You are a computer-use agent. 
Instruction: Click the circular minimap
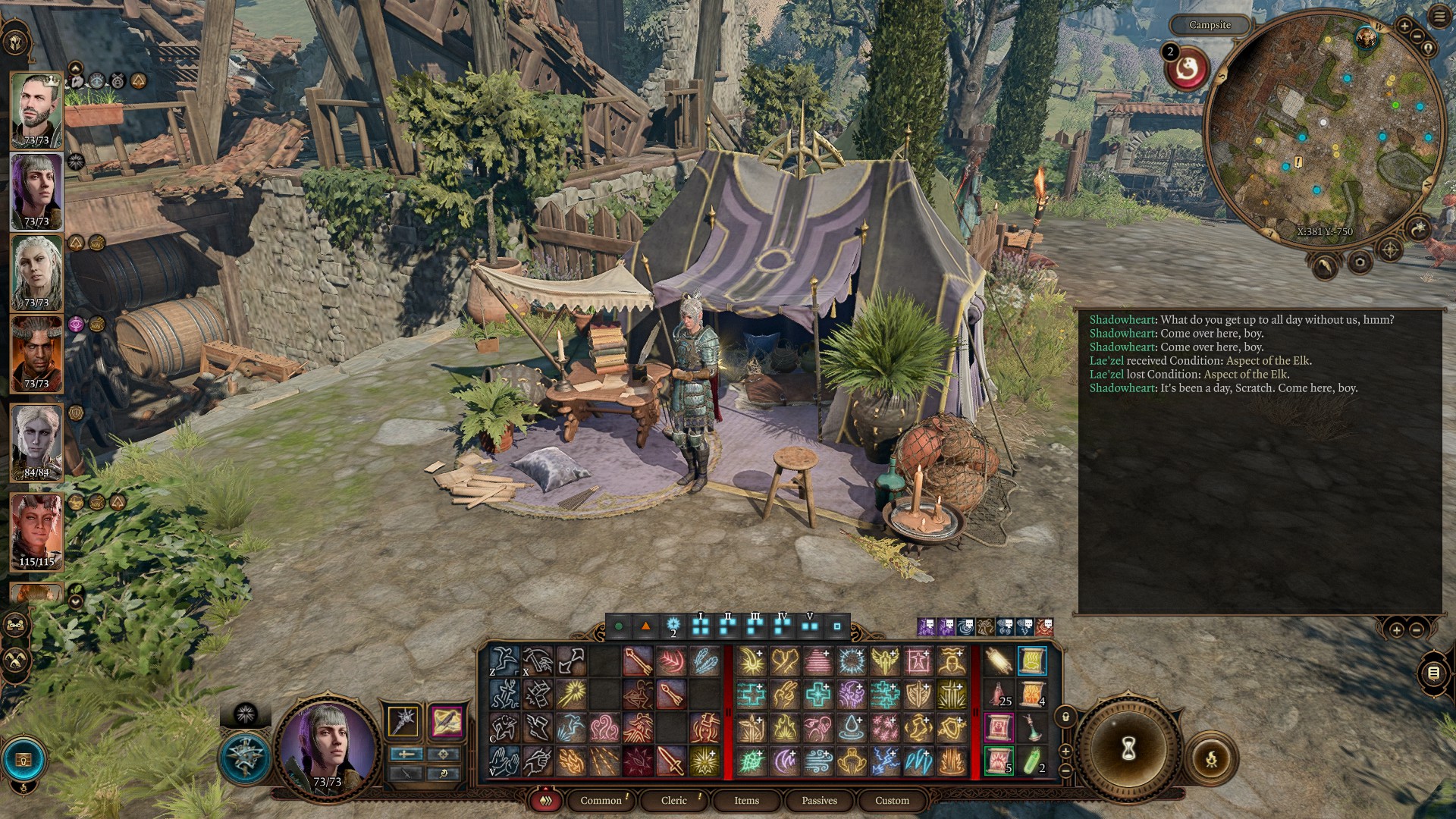[x=1323, y=129]
